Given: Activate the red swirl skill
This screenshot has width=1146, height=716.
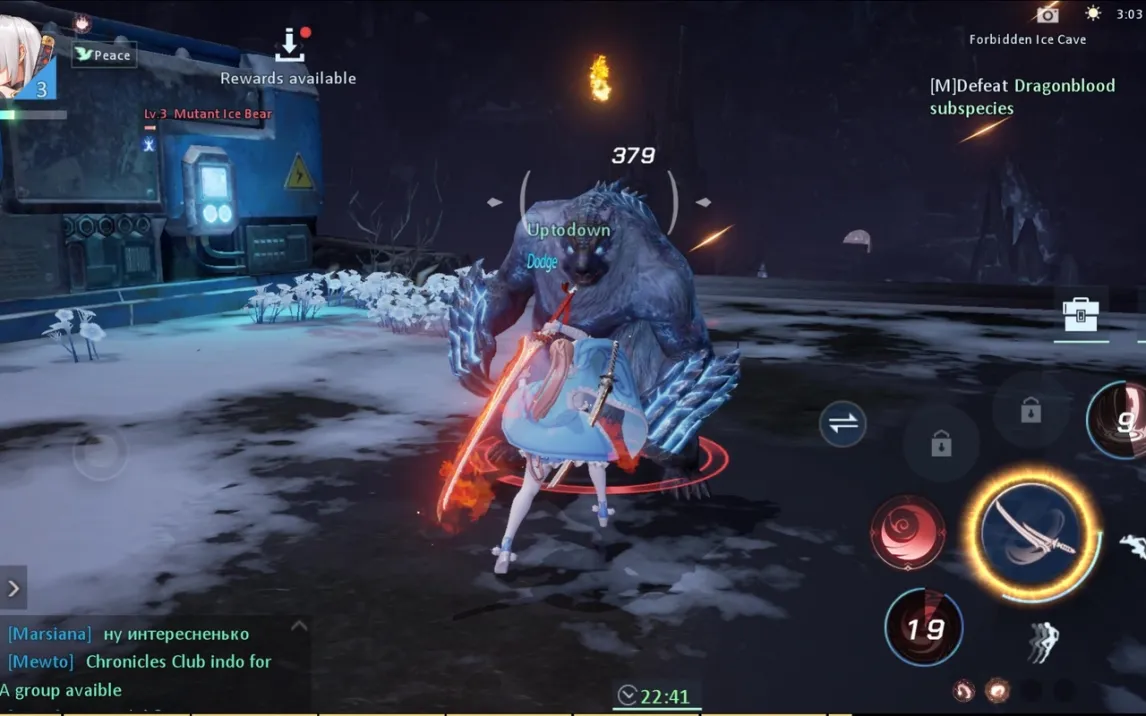Looking at the screenshot, I should click(x=908, y=534).
